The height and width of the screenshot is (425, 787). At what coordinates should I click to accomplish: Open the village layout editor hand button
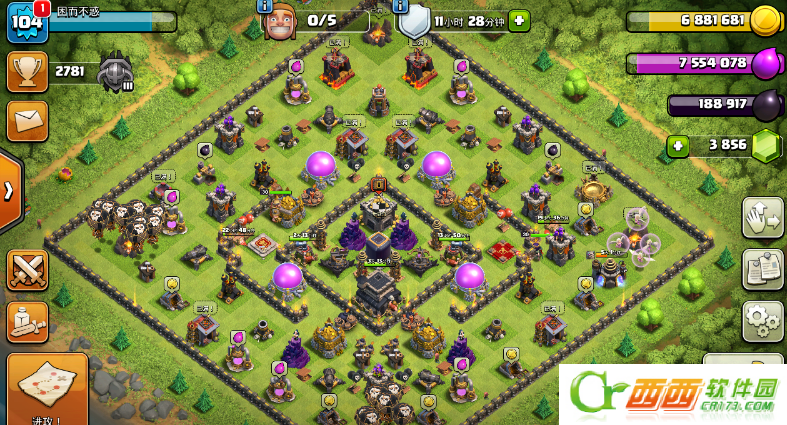tap(762, 217)
